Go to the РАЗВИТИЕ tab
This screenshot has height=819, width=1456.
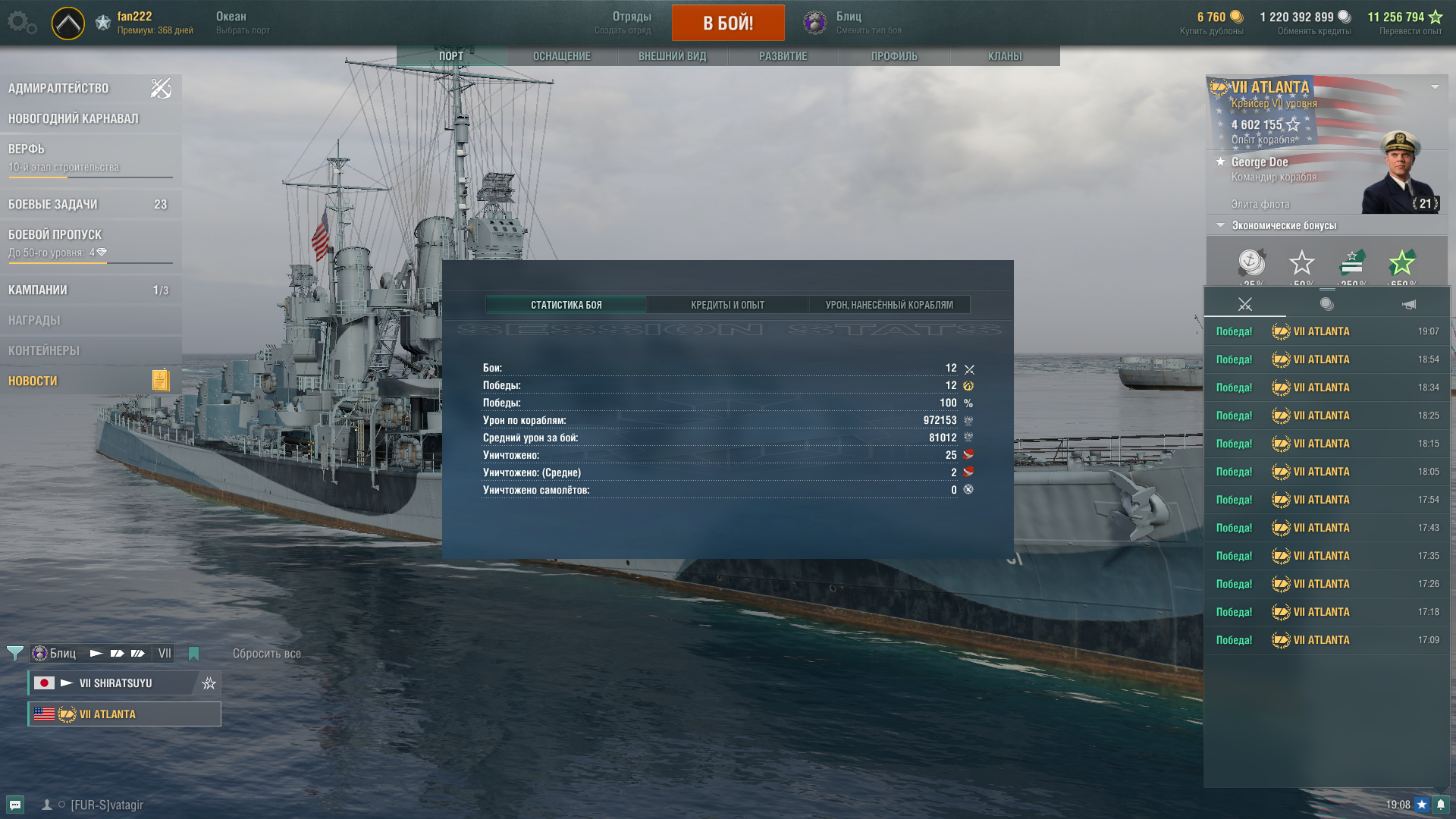point(783,56)
